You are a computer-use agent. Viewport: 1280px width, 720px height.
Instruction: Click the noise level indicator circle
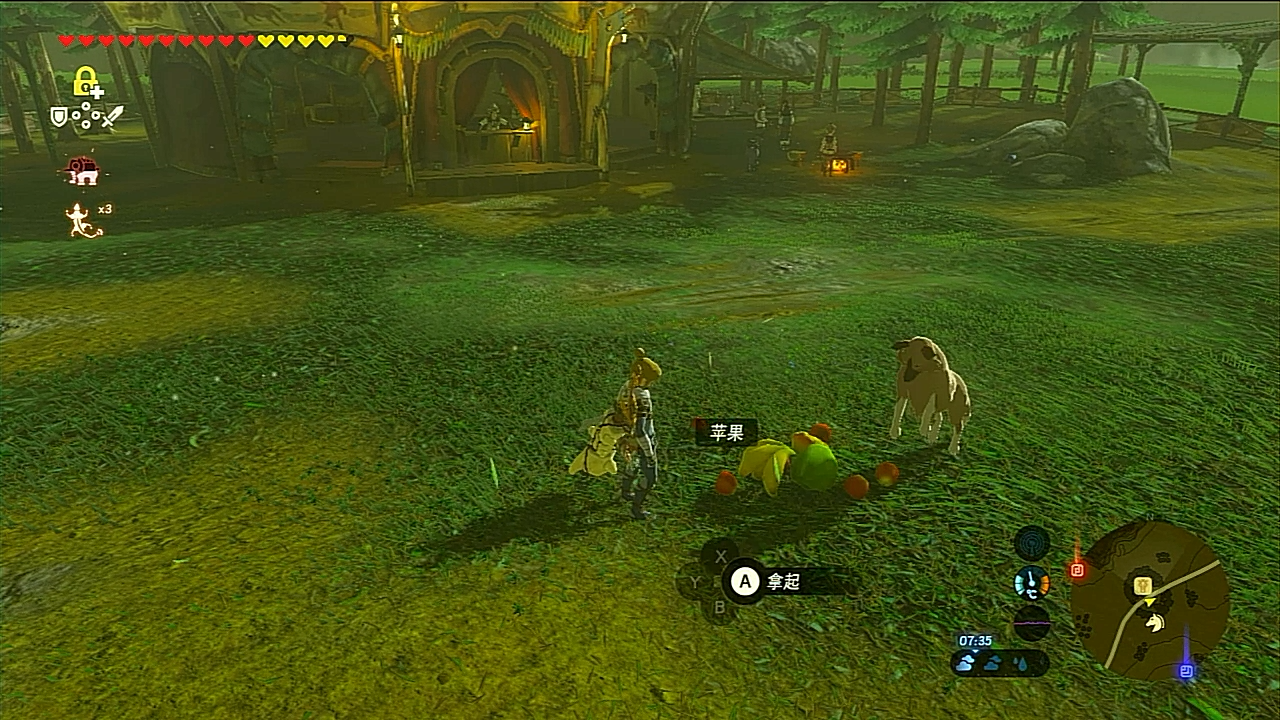[x=1032, y=623]
